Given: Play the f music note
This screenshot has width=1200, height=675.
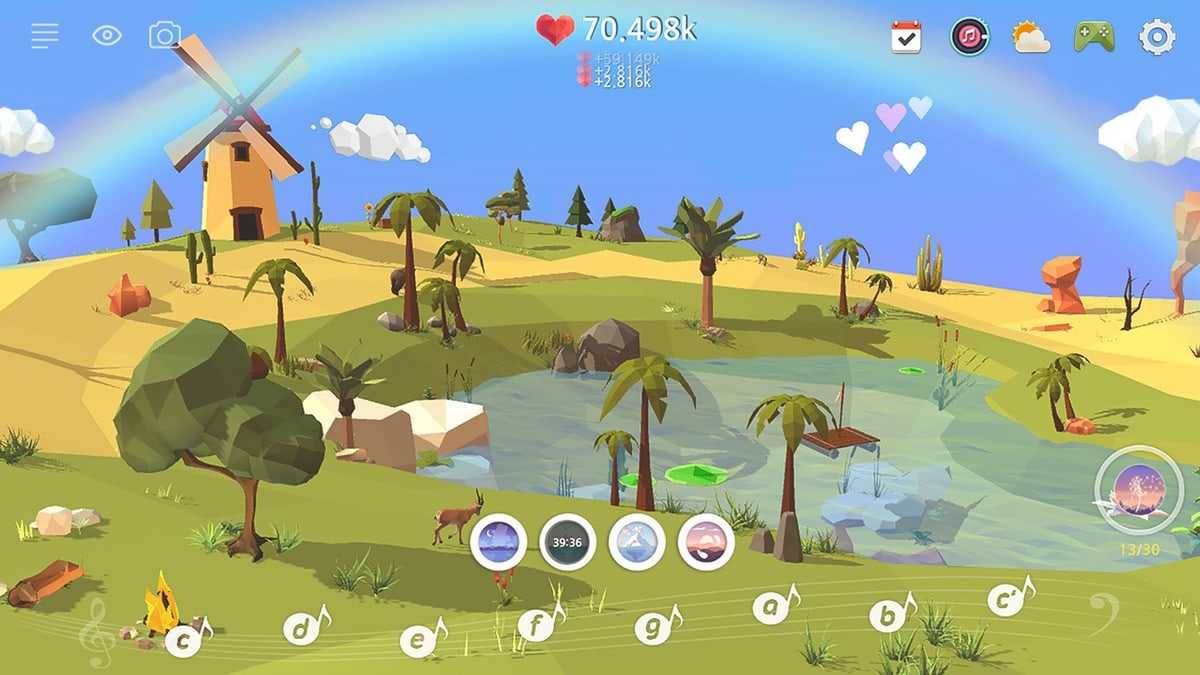Looking at the screenshot, I should 536,627.
